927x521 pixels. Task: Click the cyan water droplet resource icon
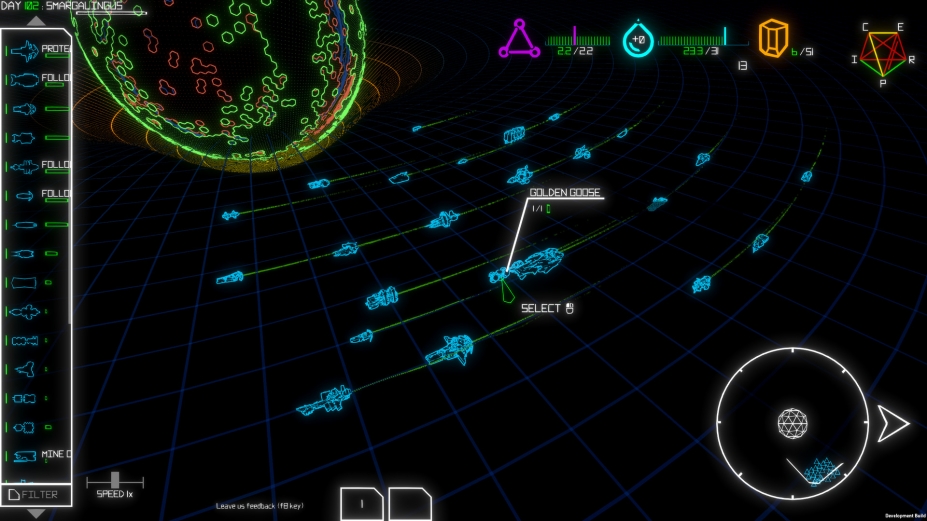pos(637,40)
